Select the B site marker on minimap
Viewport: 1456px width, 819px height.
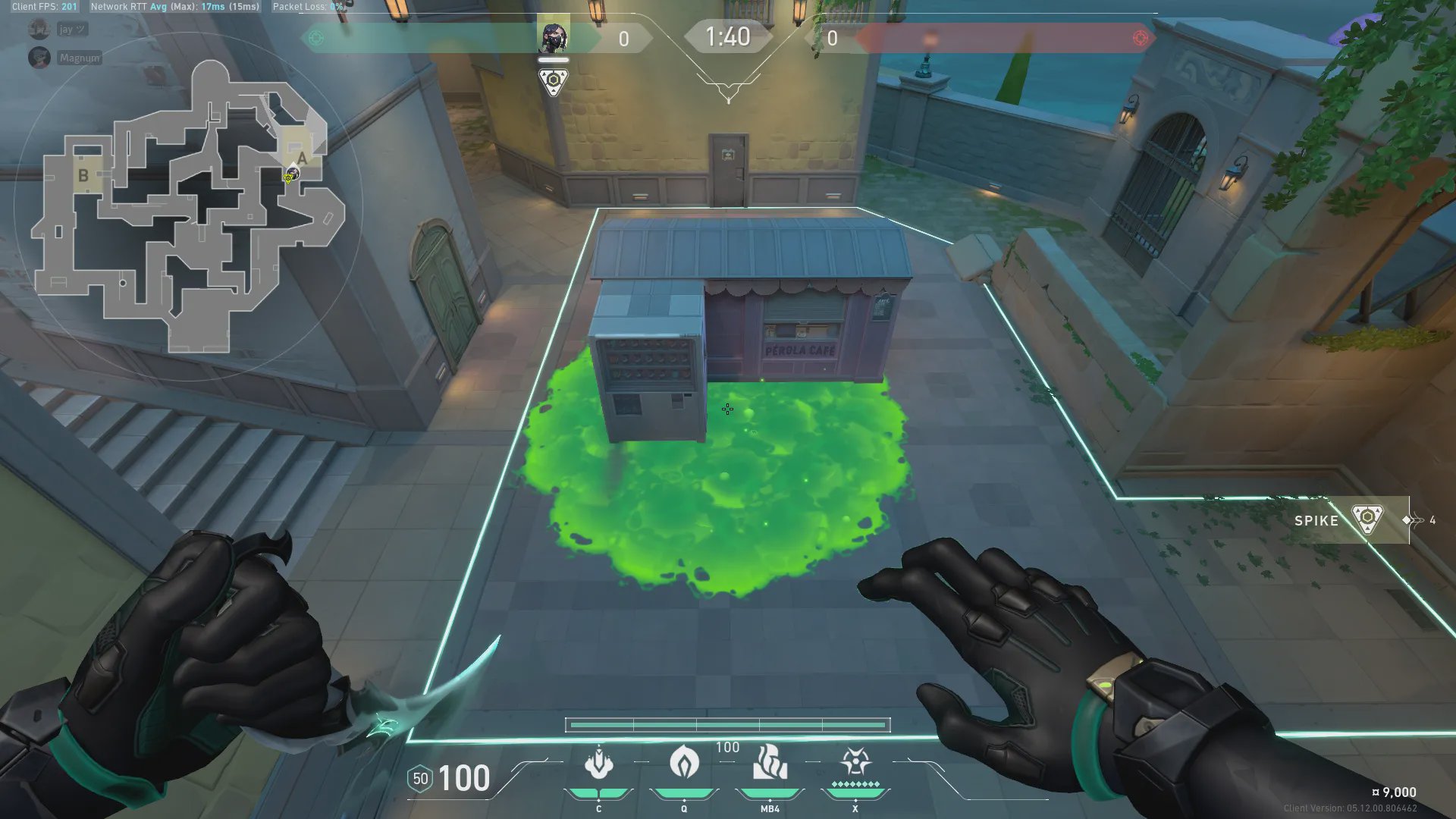tap(83, 175)
